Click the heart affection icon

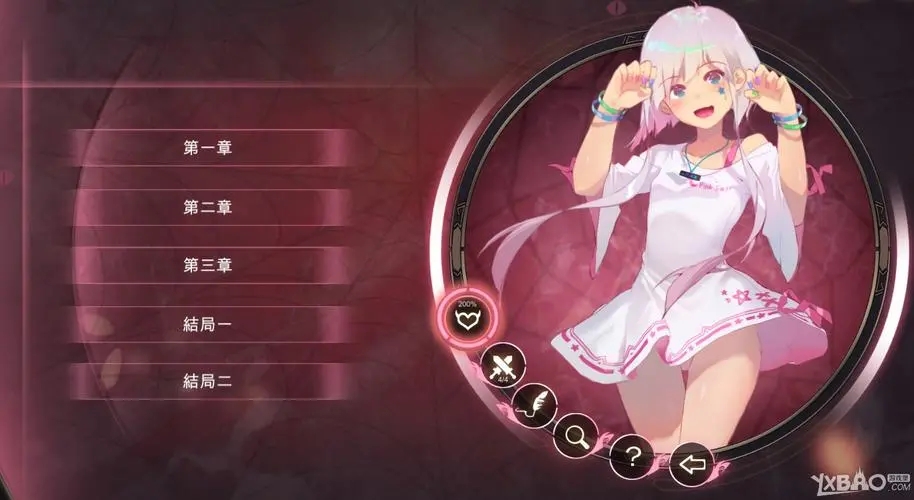click(468, 320)
